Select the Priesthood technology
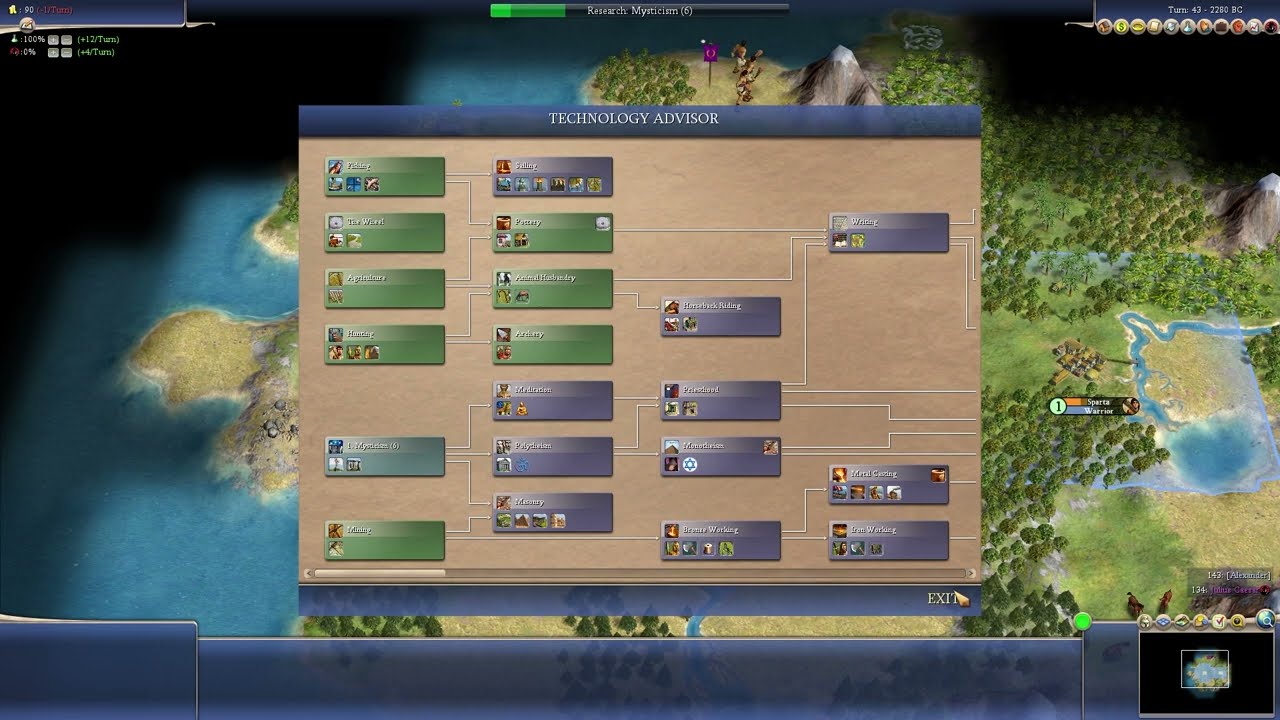This screenshot has height=720, width=1280. click(720, 400)
